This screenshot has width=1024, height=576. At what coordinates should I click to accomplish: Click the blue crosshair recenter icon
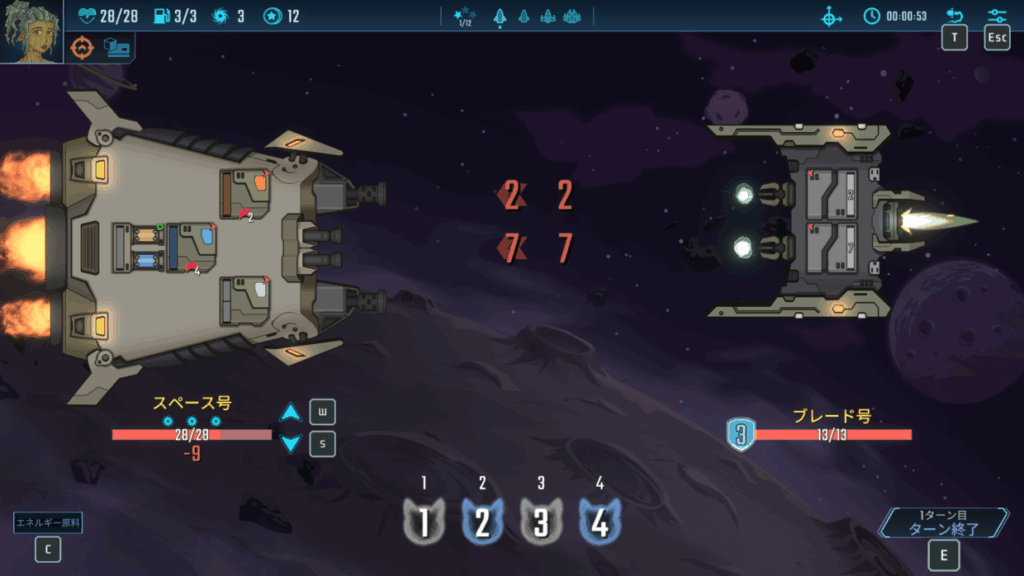831,17
